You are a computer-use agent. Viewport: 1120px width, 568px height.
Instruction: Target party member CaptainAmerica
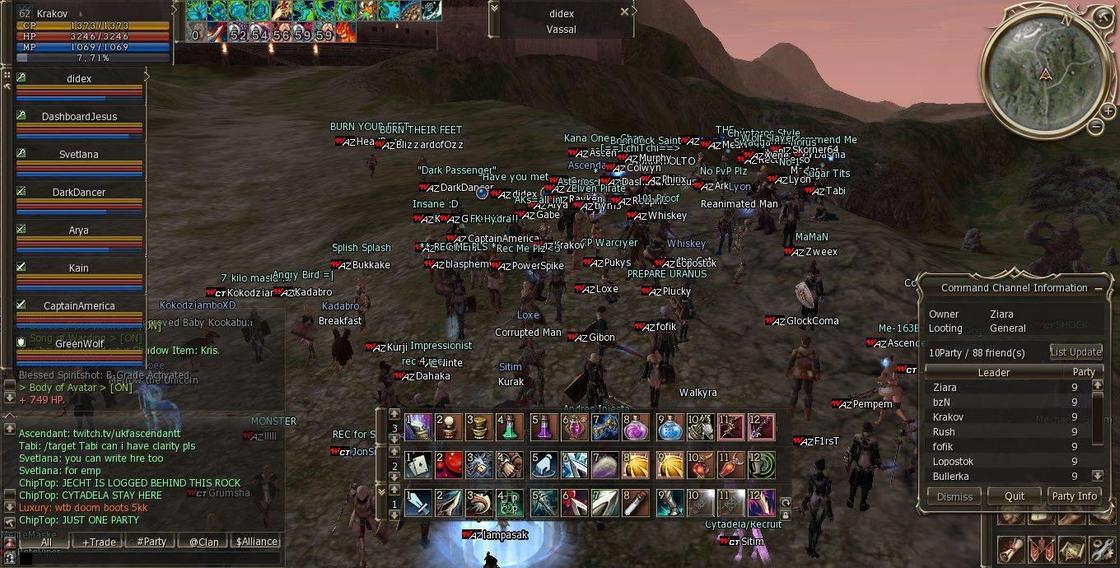tap(79, 306)
